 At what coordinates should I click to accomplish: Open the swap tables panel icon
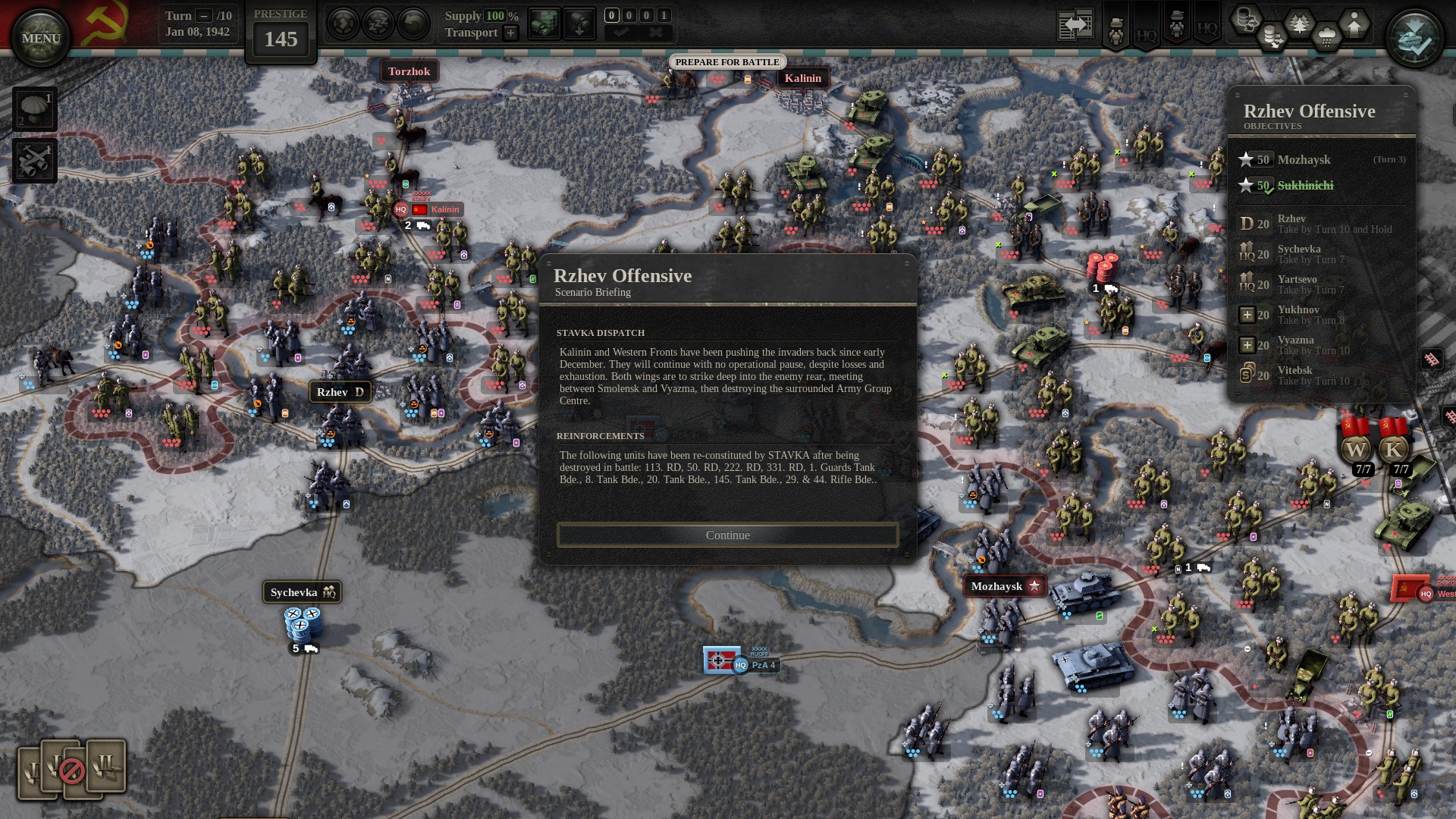[x=1075, y=26]
